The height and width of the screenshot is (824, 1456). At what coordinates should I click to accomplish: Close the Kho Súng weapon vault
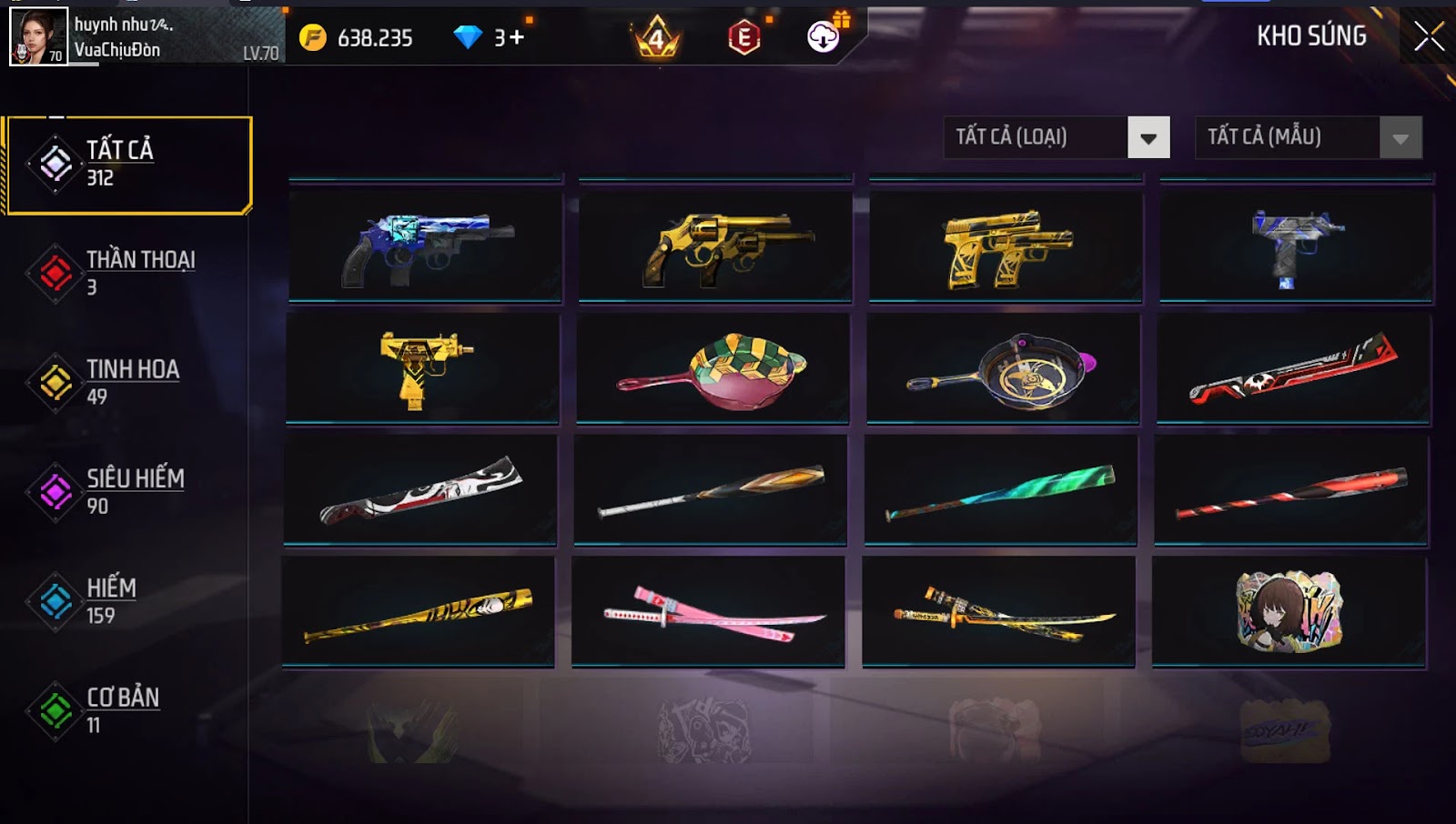point(1429,36)
